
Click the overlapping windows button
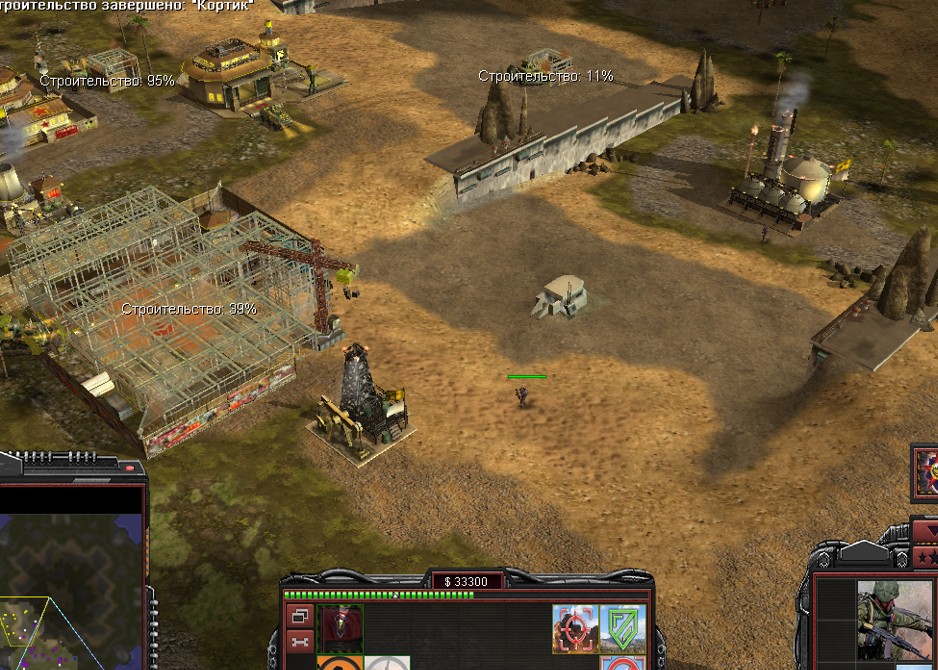coord(300,617)
